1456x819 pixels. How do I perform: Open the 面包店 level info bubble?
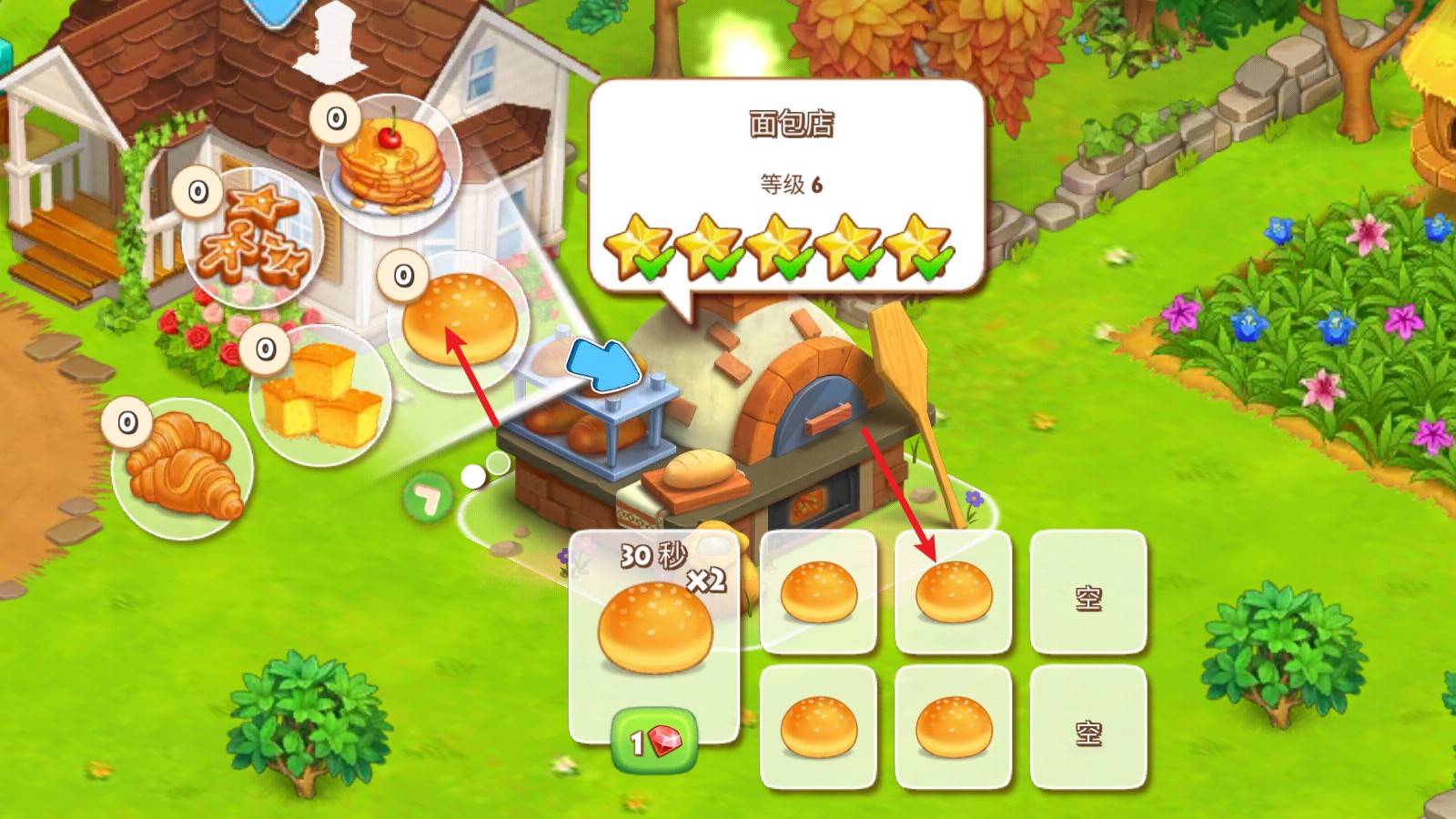[x=788, y=187]
